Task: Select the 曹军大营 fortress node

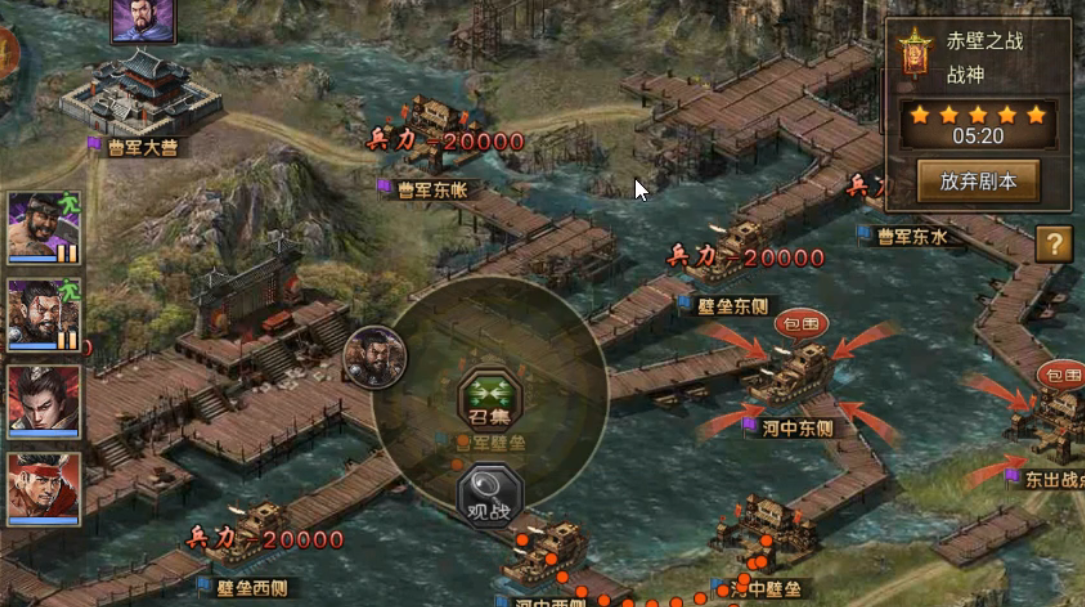Action: [x=141, y=95]
